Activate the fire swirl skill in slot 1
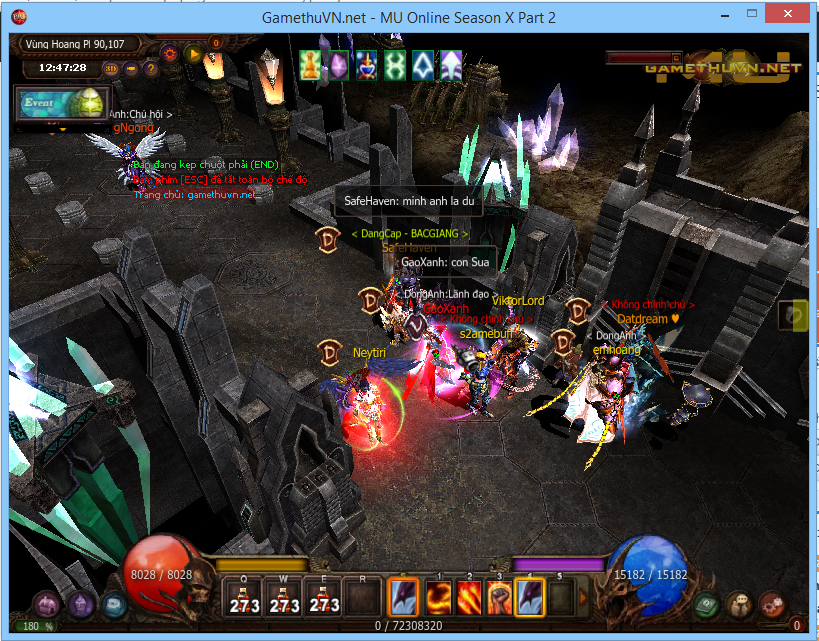Screen dimensions: 819x641 [440, 598]
